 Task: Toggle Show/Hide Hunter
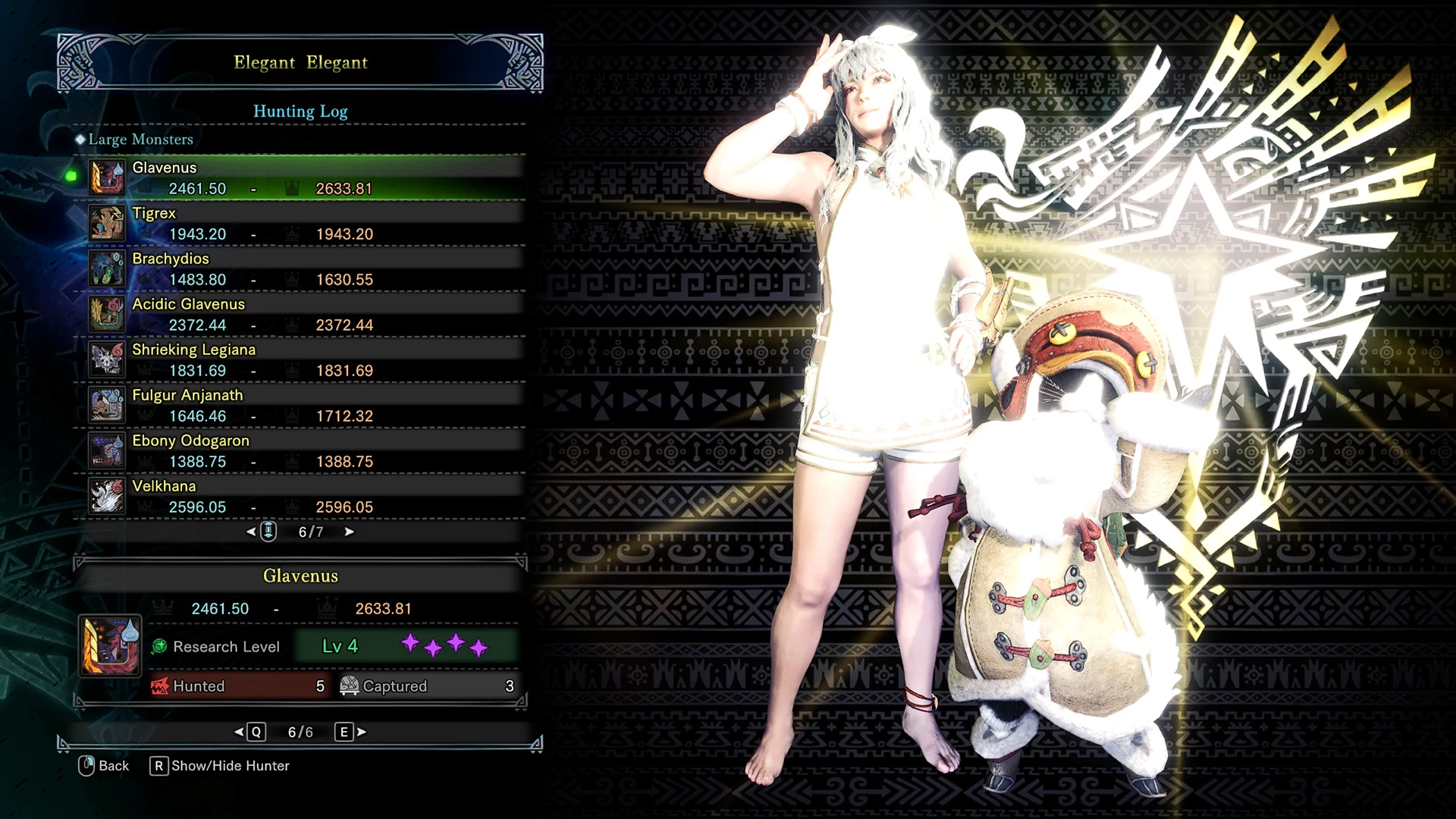click(x=220, y=766)
